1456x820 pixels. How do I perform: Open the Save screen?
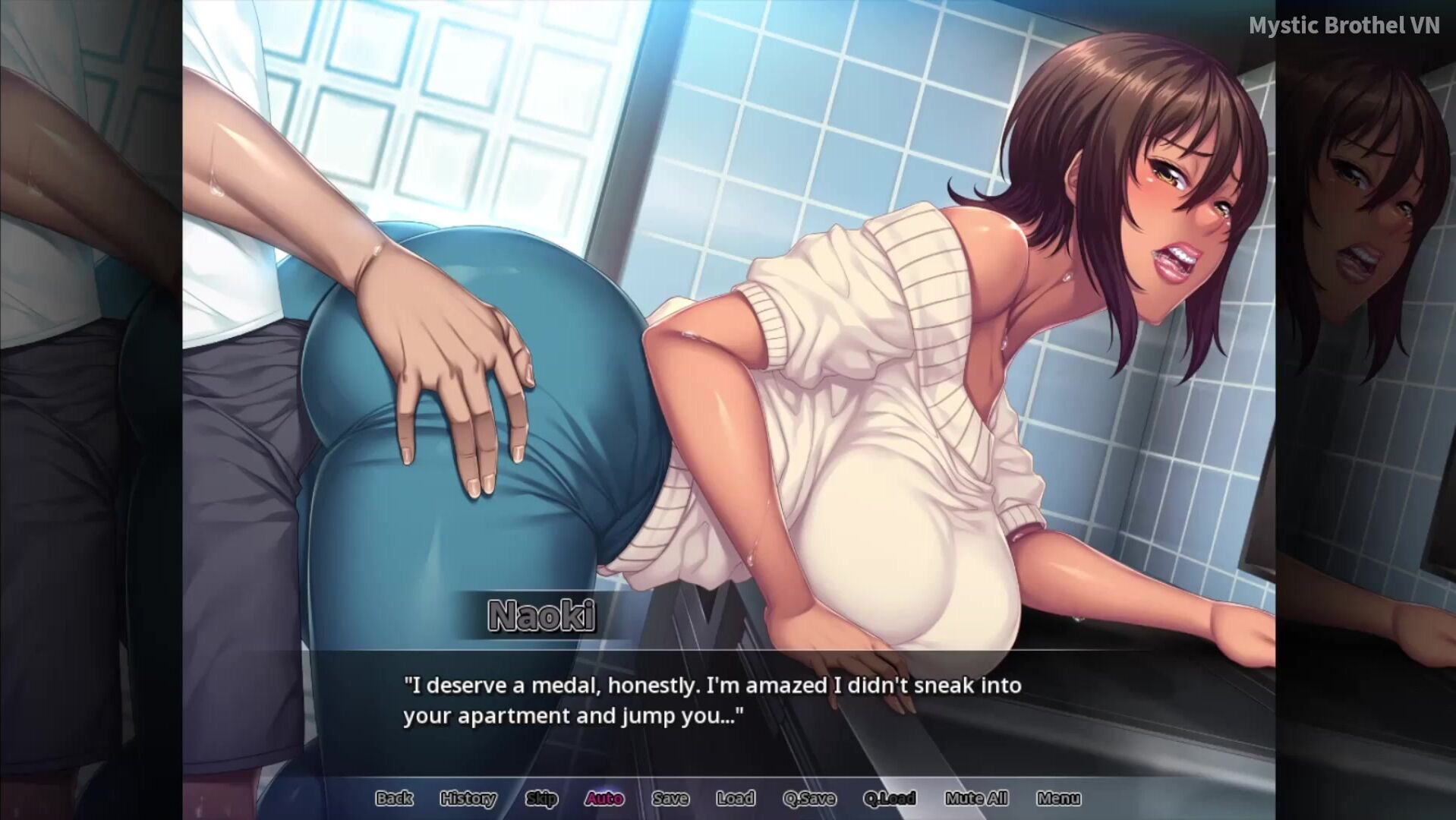[x=670, y=798]
